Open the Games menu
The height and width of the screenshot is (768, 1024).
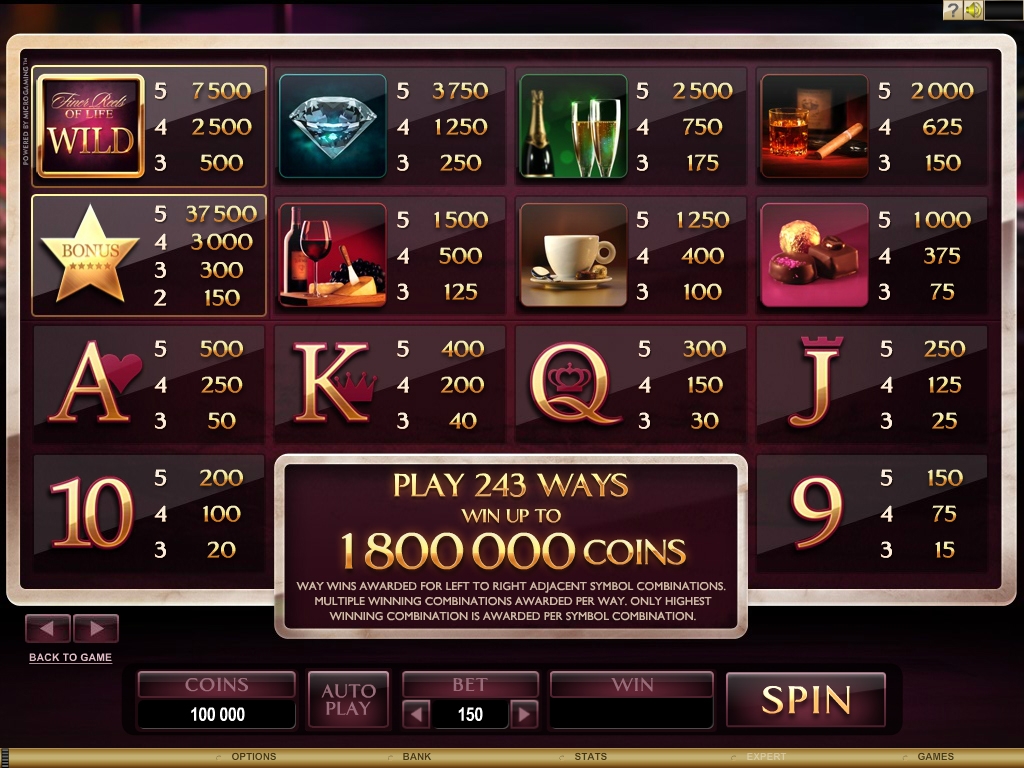click(x=936, y=757)
